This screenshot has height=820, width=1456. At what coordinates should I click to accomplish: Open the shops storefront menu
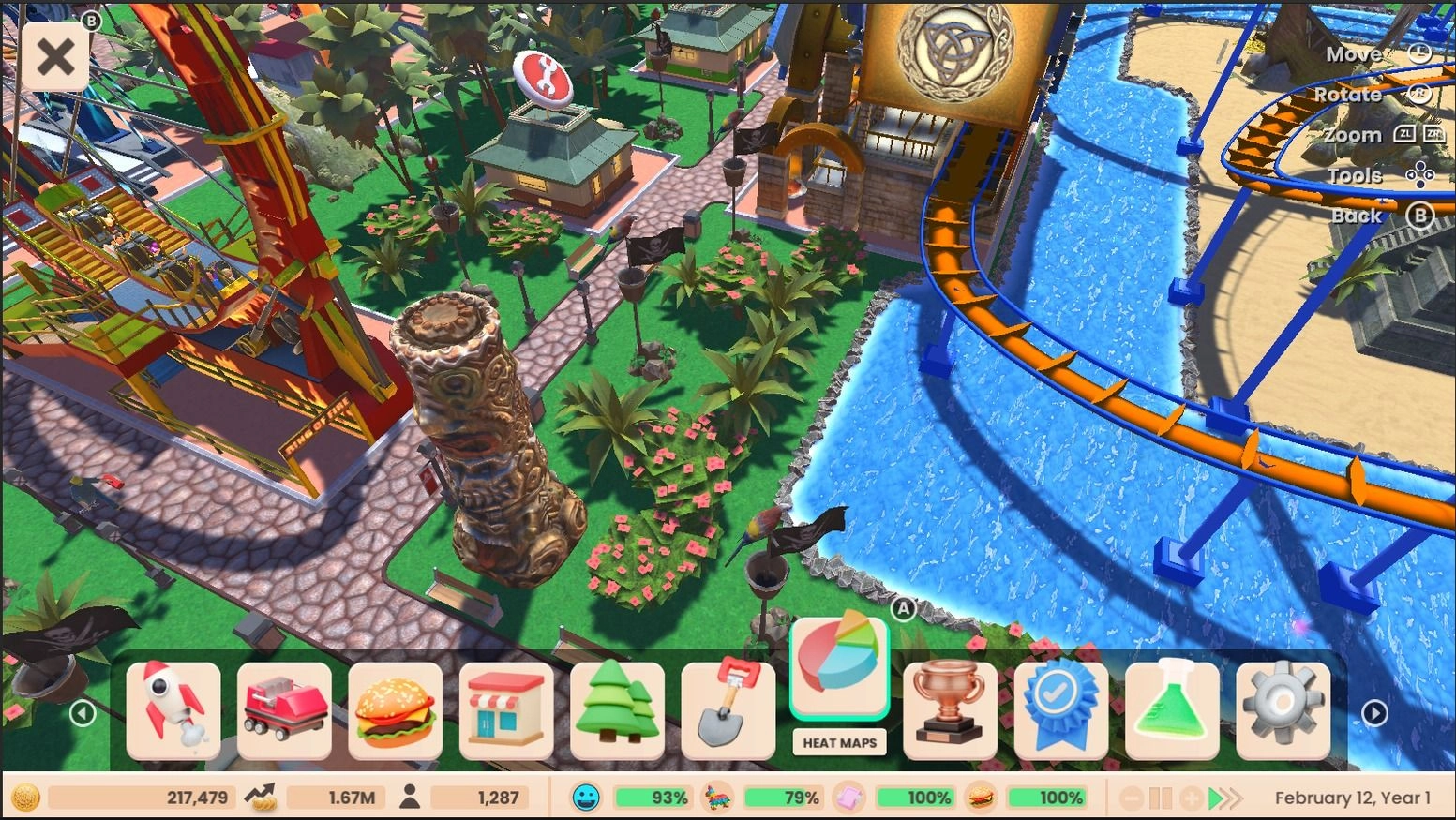pos(506,708)
